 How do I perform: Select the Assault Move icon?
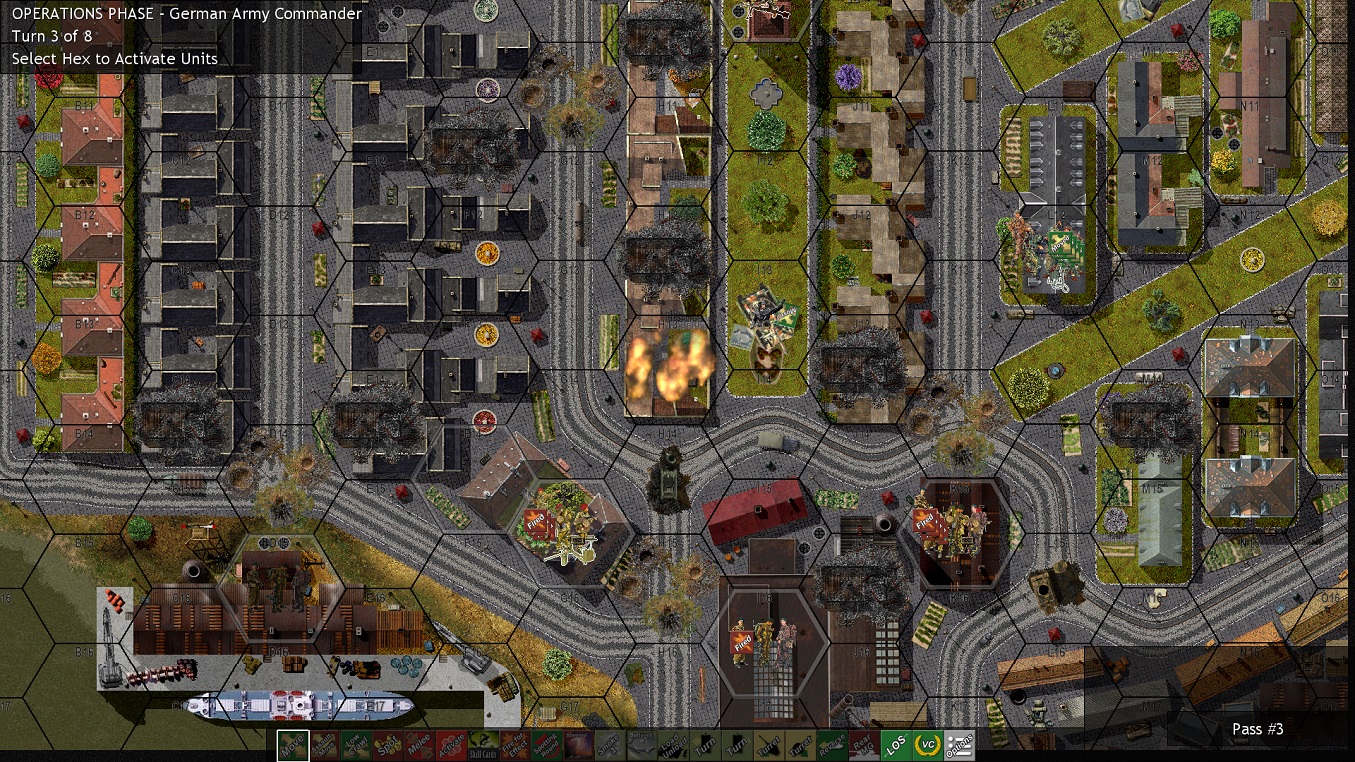pos(322,745)
